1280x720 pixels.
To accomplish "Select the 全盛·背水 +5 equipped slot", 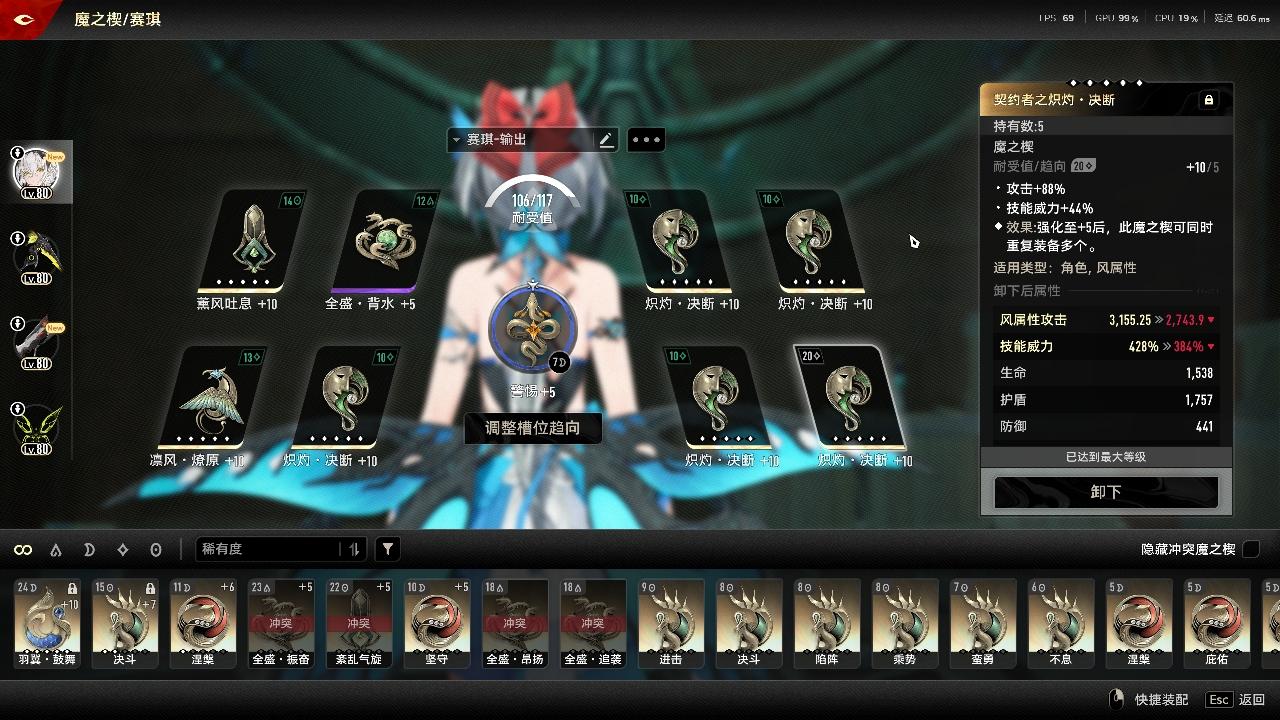I will tap(384, 240).
